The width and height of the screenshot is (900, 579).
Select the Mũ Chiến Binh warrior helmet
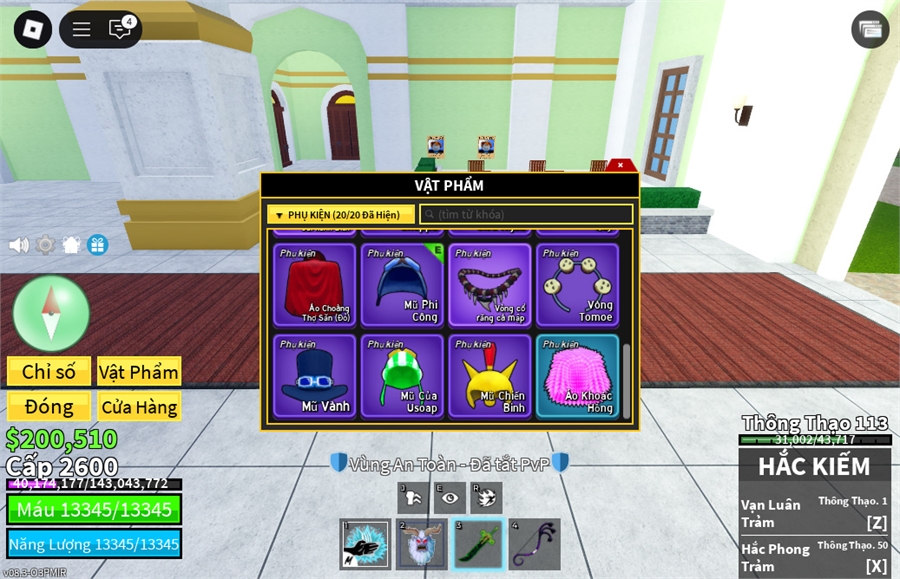(490, 375)
